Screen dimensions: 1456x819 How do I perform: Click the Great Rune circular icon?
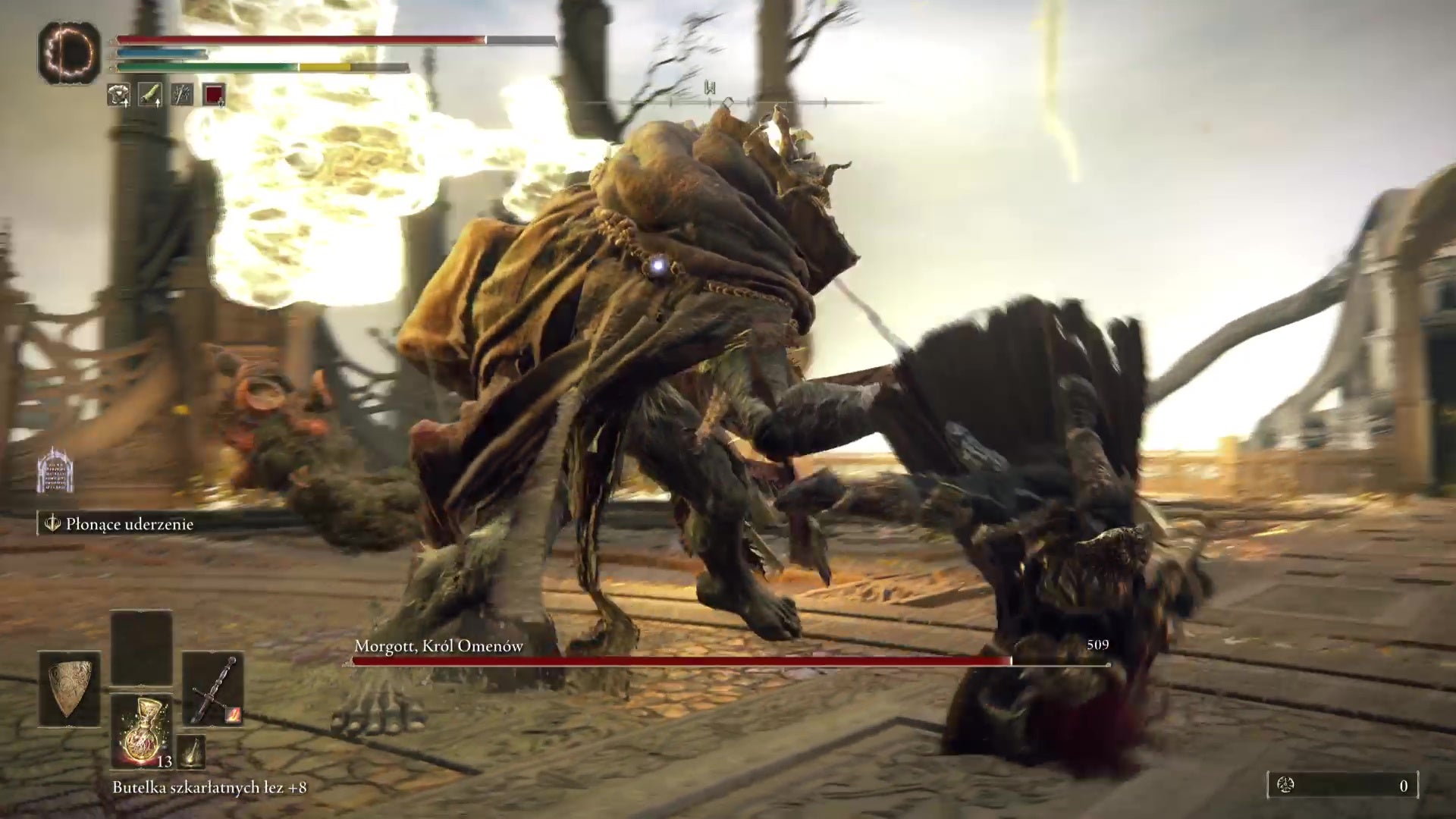click(x=69, y=52)
